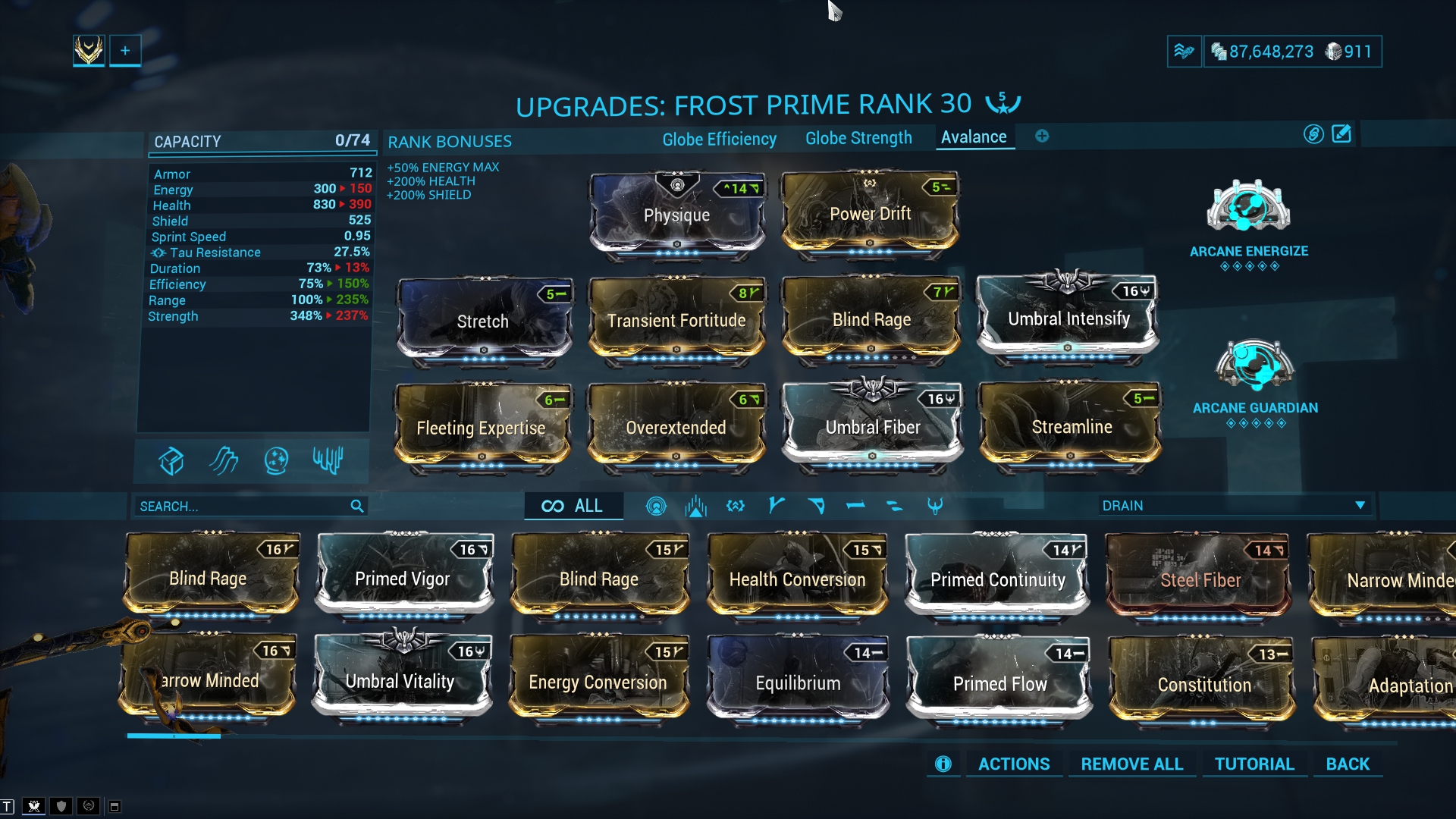Choose Primed Flow from the mod collection
Screen dimensions: 1456x819
(999, 683)
